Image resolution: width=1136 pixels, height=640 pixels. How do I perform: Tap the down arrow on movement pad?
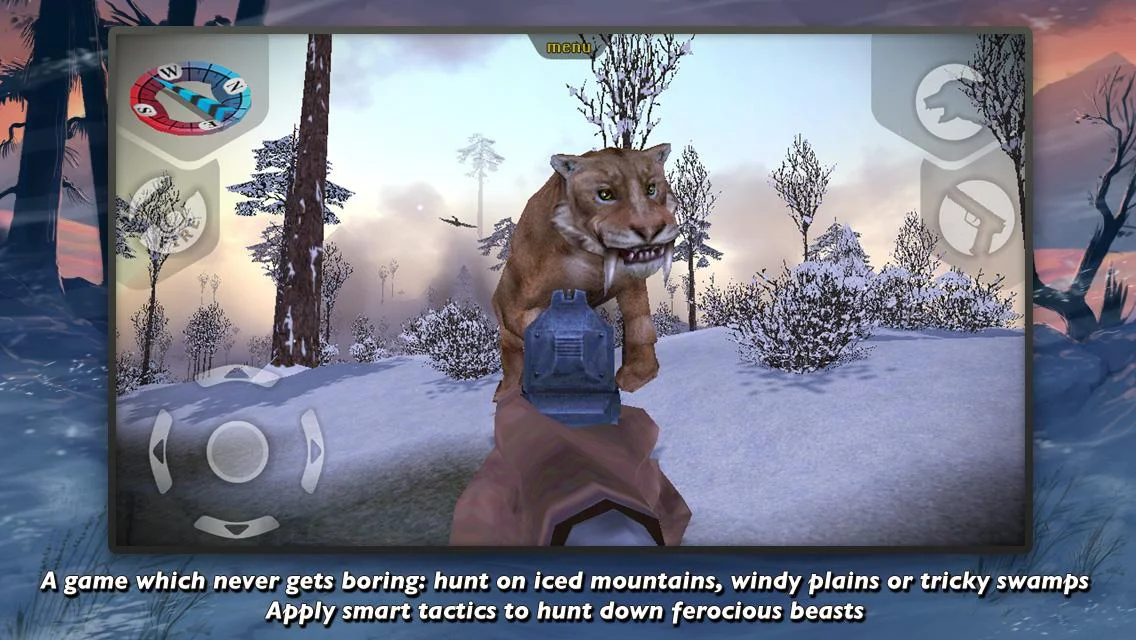pyautogui.click(x=237, y=525)
